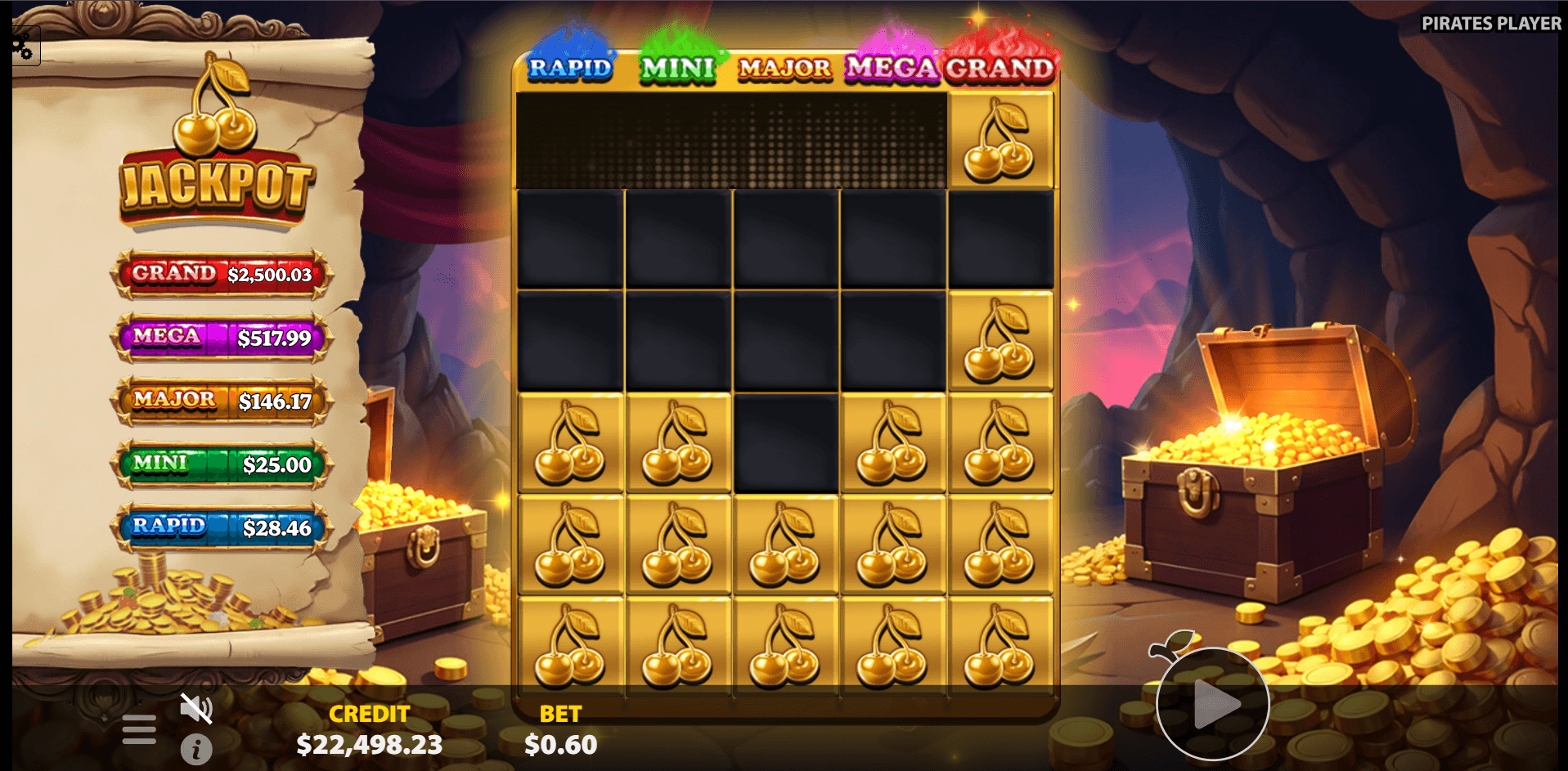The image size is (1568, 771).
Task: Click the BET amount showing $0.60
Action: [561, 744]
